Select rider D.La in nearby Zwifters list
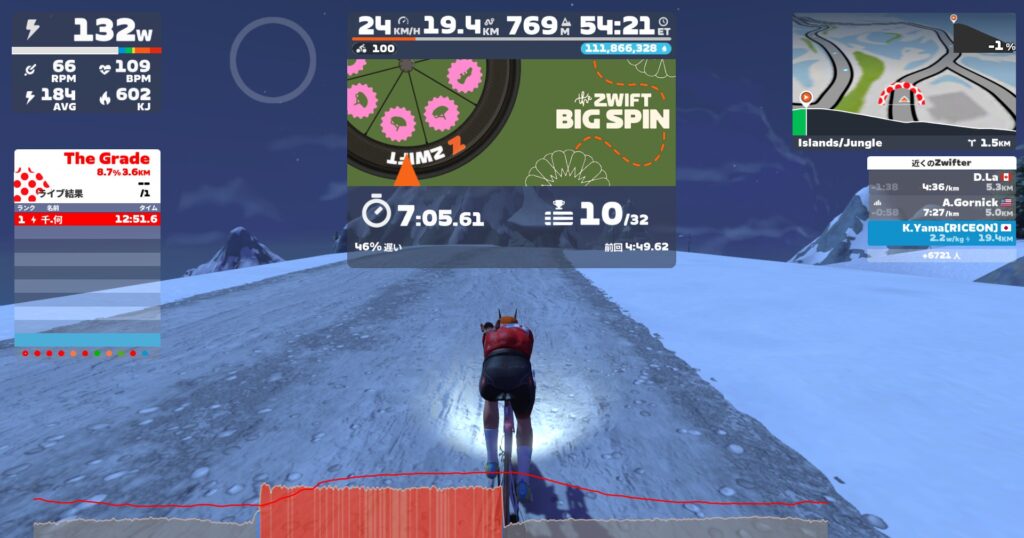 pyautogui.click(x=941, y=182)
